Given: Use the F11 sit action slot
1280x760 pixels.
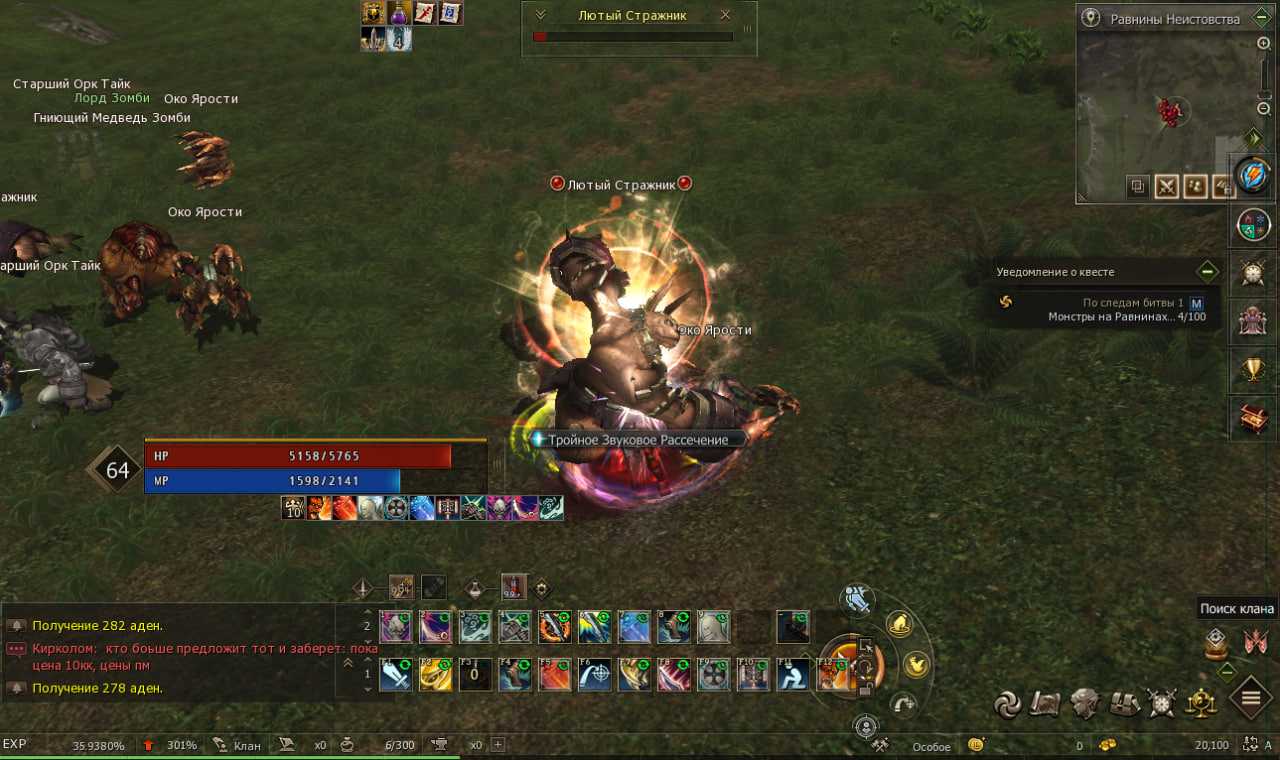Looking at the screenshot, I should click(793, 676).
